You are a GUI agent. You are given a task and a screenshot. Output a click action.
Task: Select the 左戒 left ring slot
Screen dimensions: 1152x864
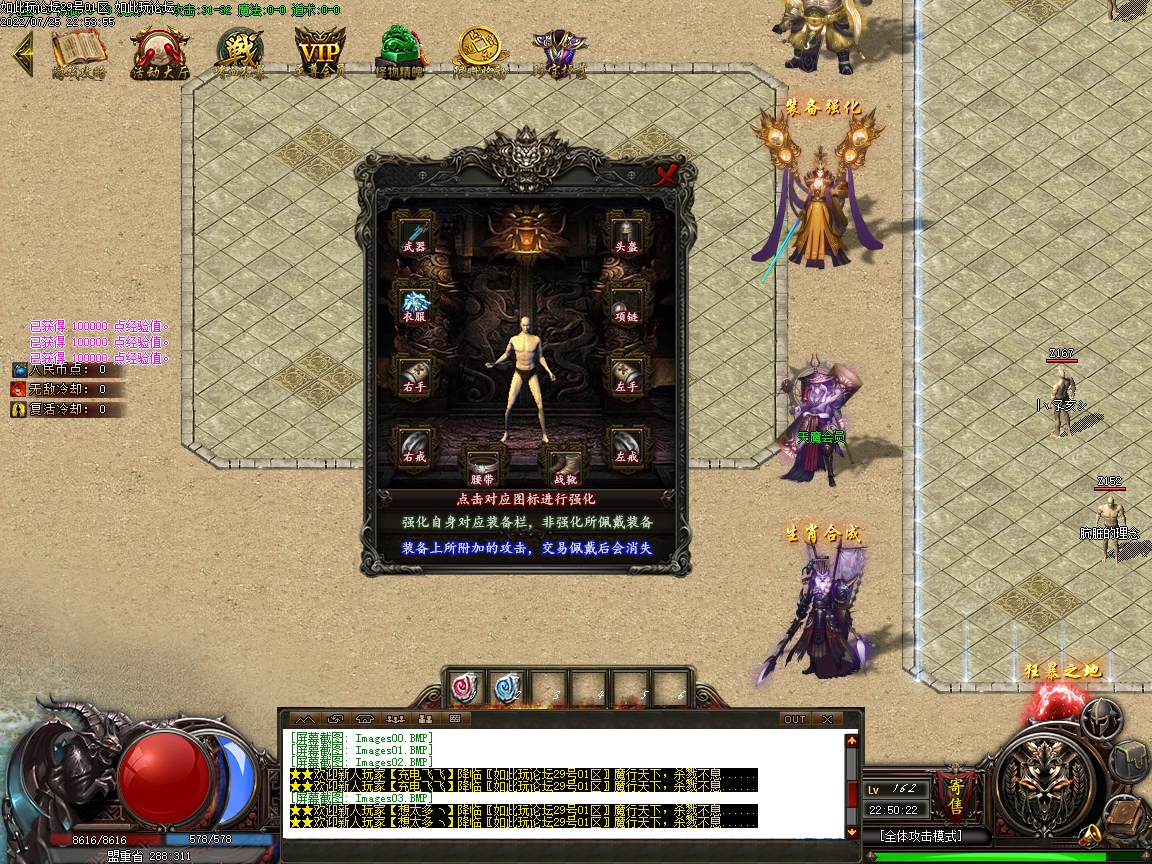click(627, 446)
